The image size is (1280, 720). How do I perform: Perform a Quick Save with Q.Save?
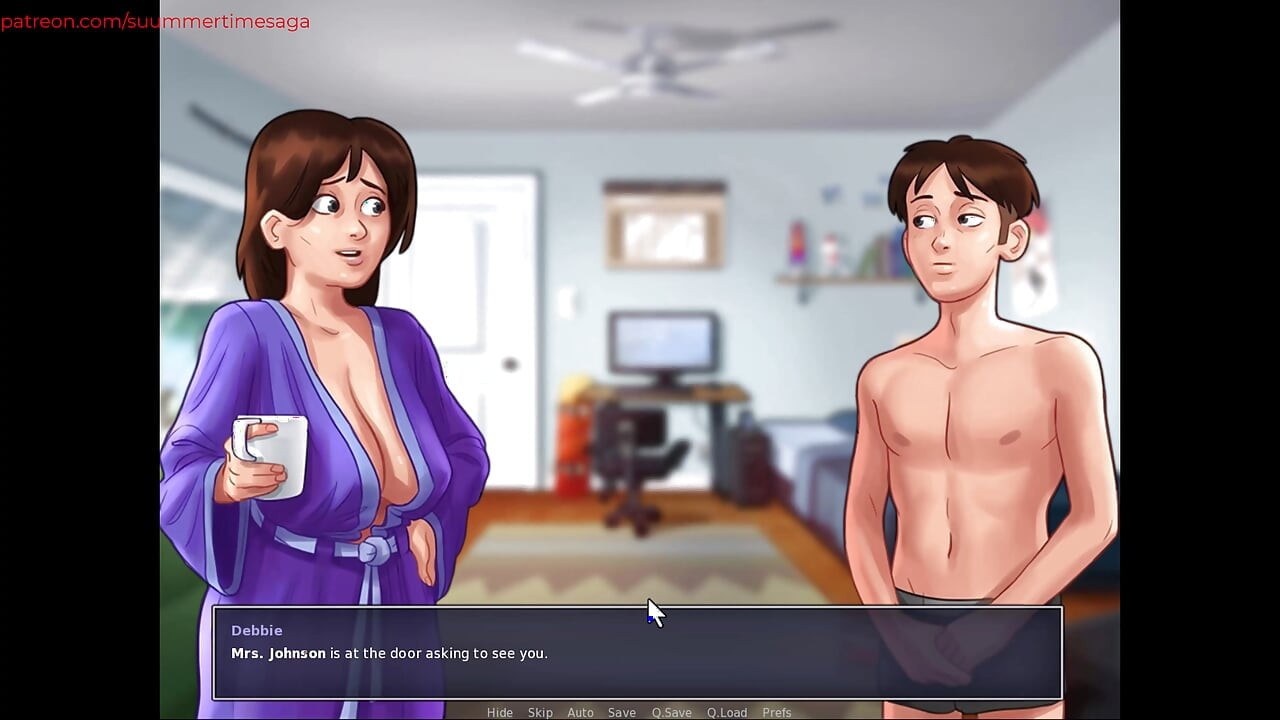(671, 712)
